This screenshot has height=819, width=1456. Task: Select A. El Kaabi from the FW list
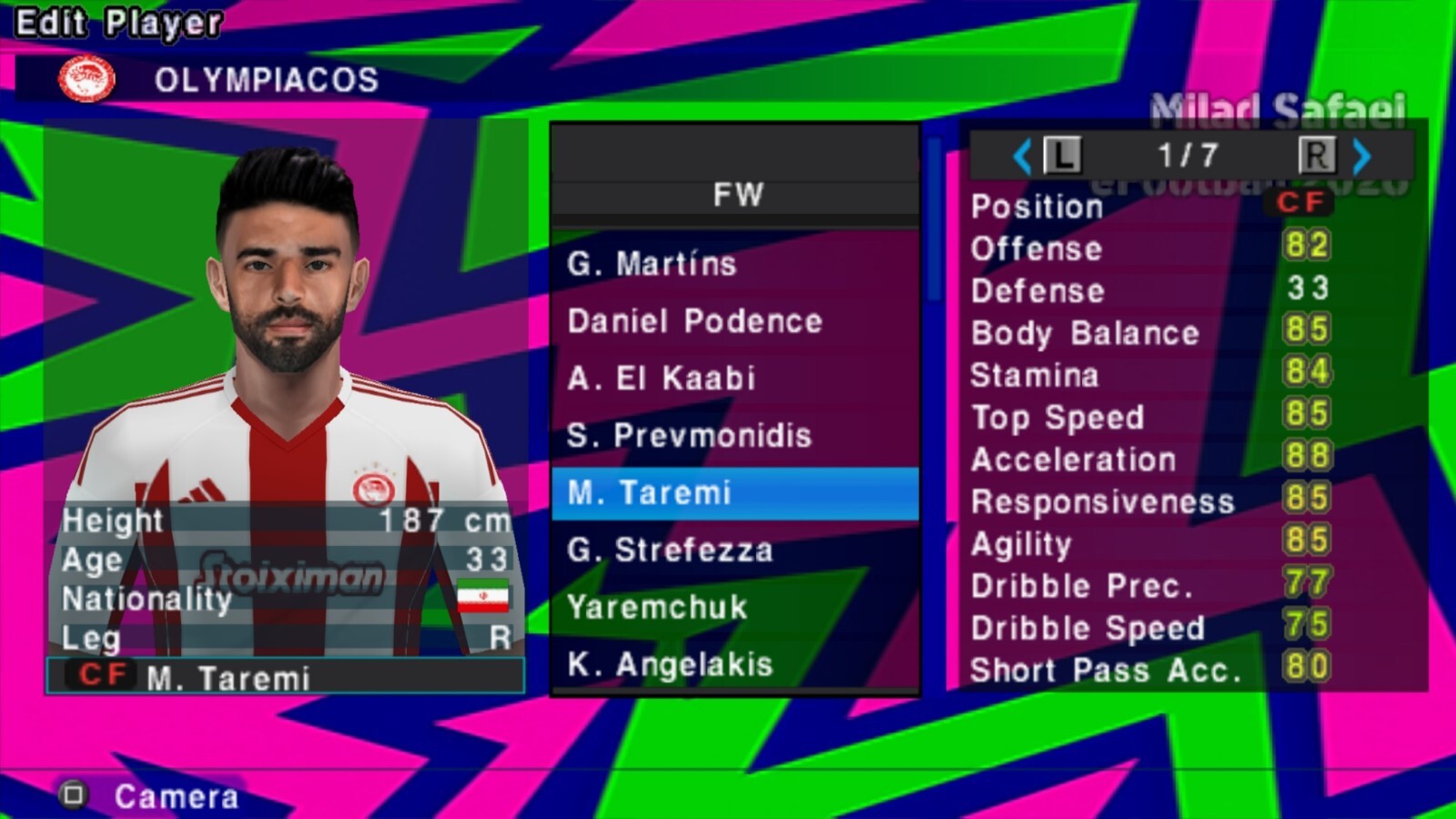[662, 379]
